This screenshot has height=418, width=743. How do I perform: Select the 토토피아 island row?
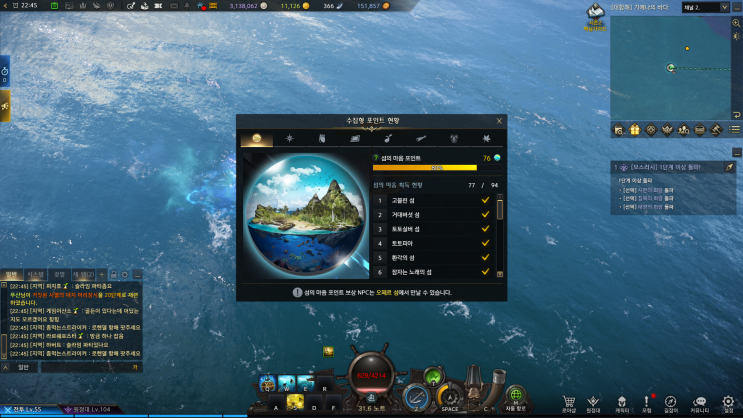tap(433, 243)
